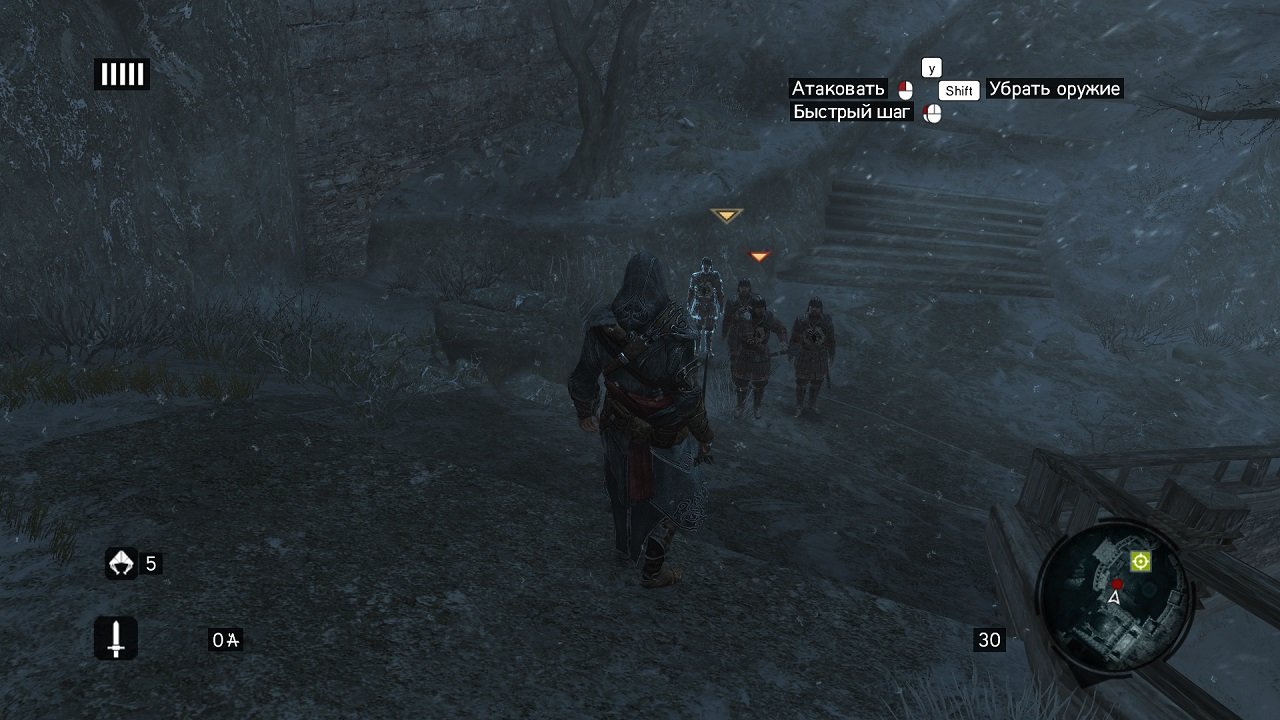Select the green objective marker on the minimap
Viewport: 1280px width, 720px height.
[1139, 562]
